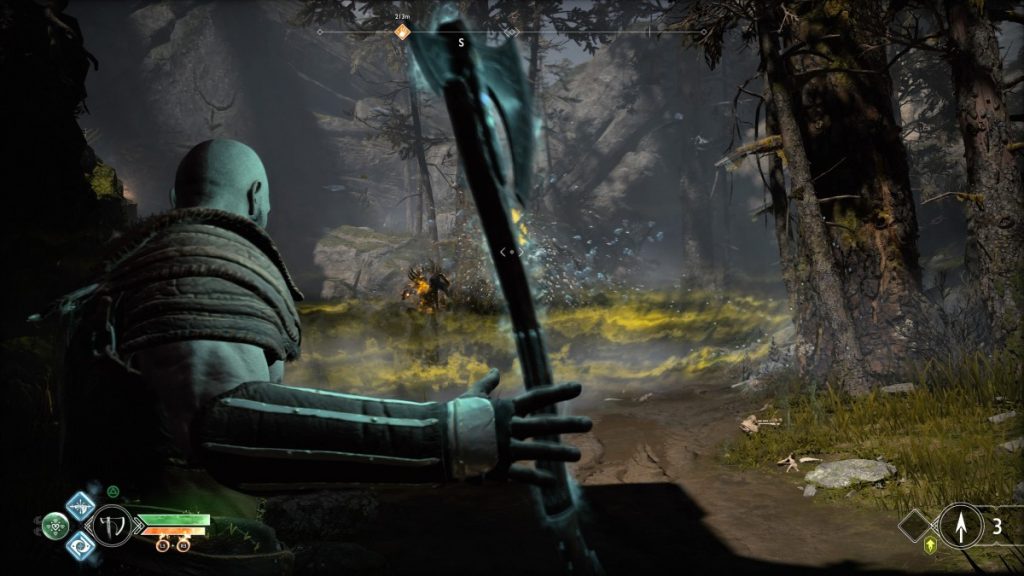Click the white diamond marker on the compass
Screen dimensions: 1024x576
[x=510, y=32]
